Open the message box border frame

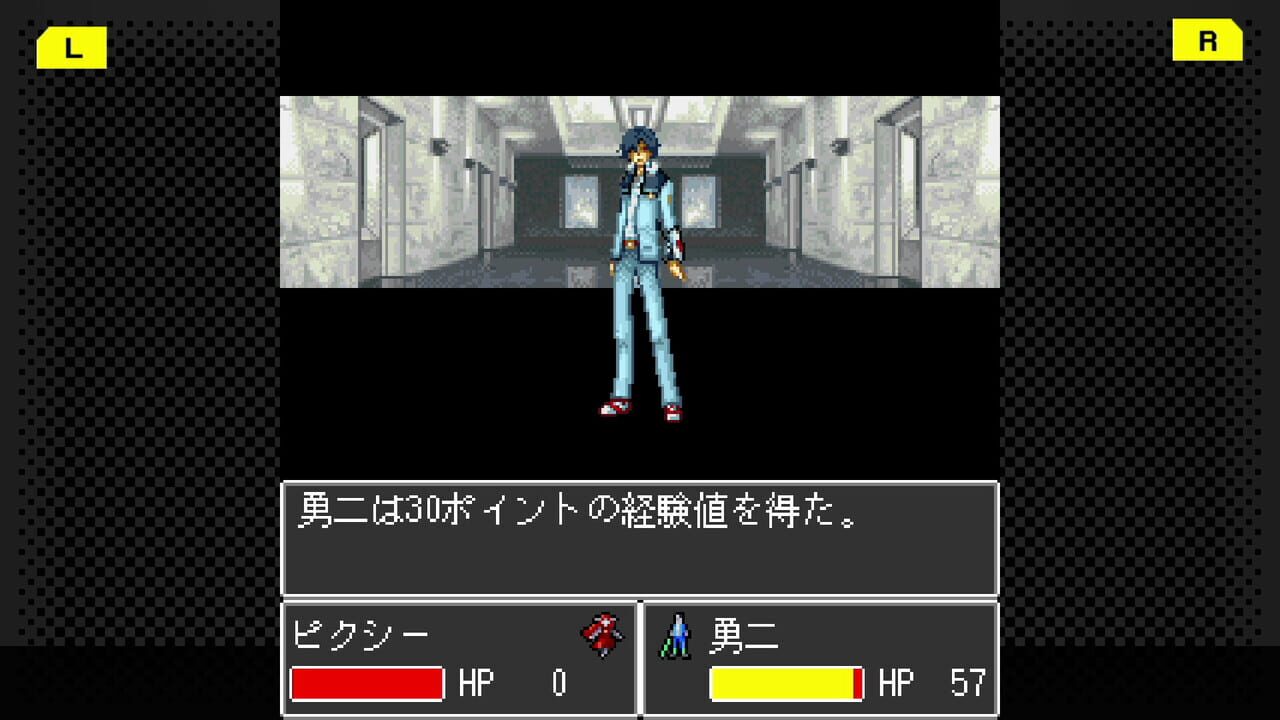pyautogui.click(x=640, y=485)
